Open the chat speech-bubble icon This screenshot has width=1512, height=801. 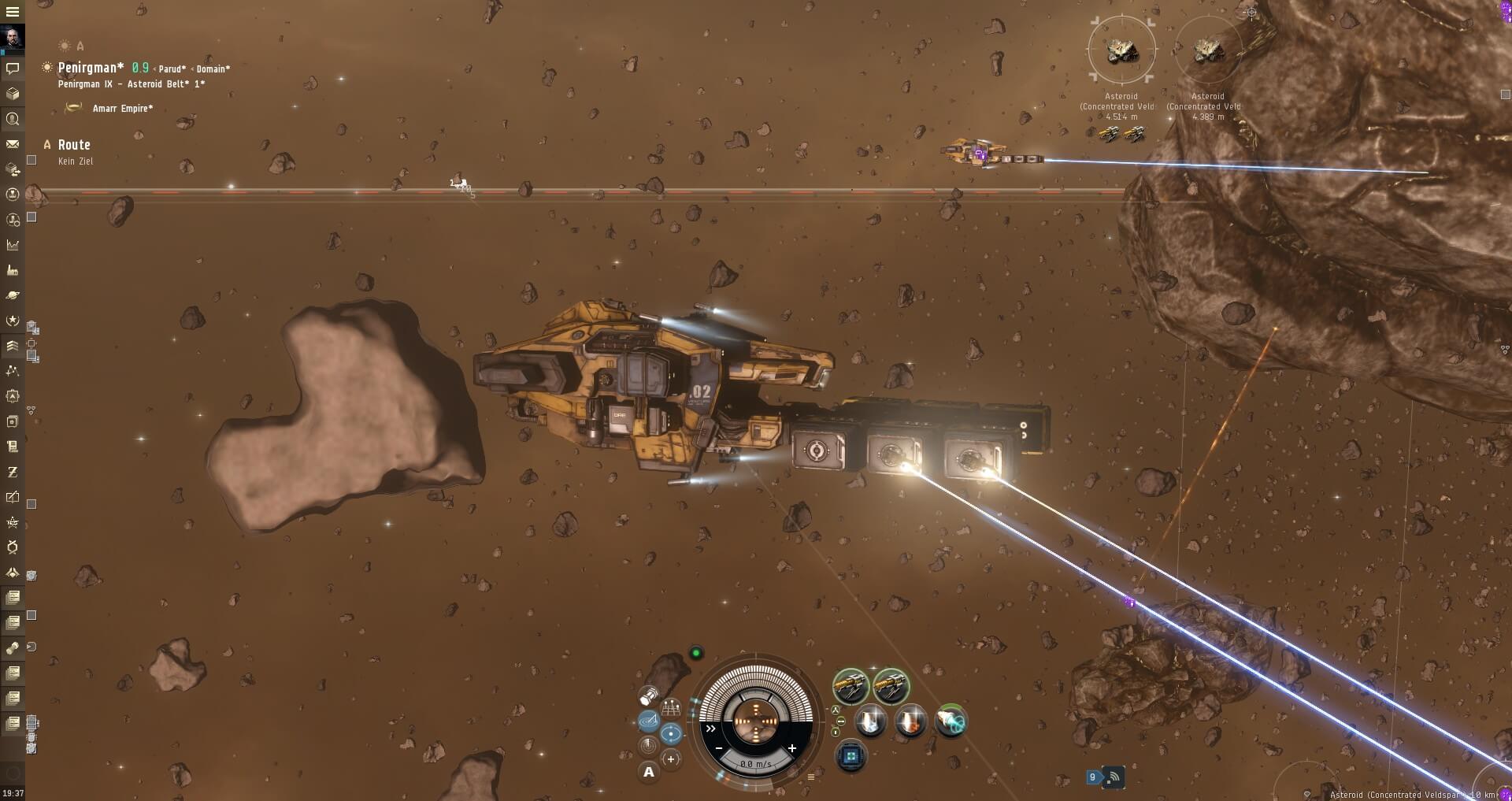(x=13, y=69)
